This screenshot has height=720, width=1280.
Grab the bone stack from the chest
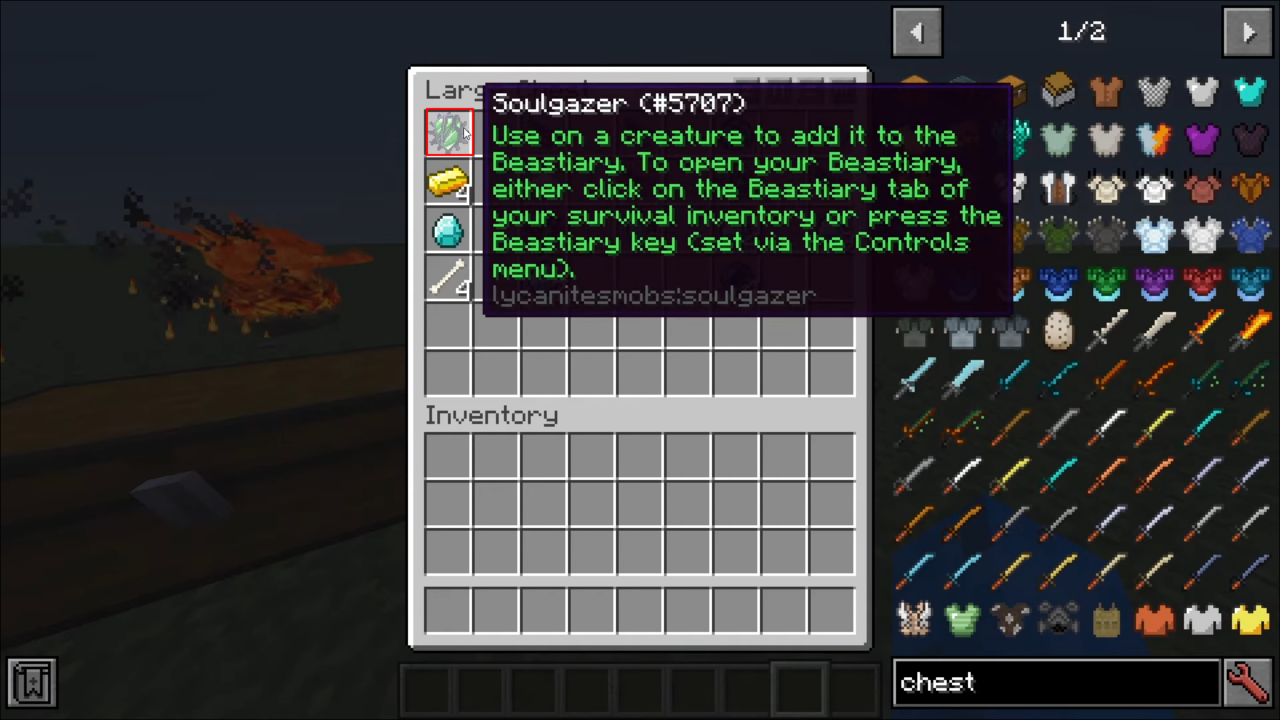[448, 278]
